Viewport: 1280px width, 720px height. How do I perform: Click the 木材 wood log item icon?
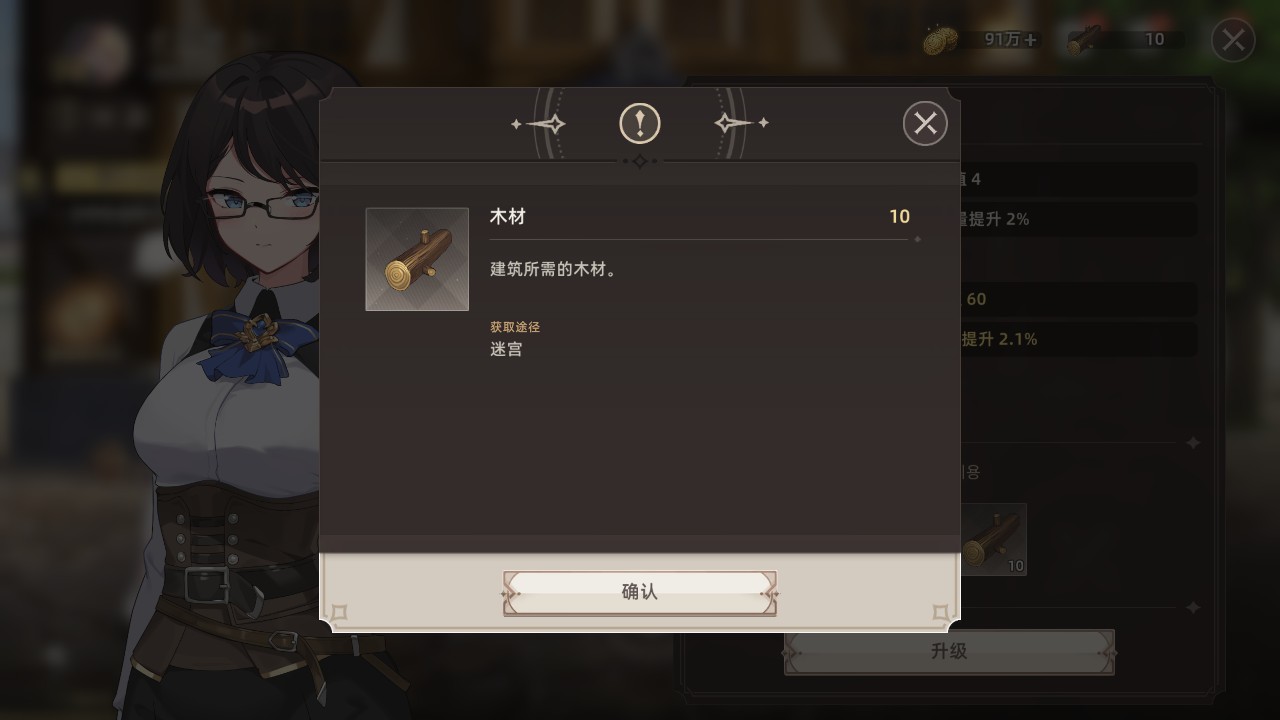[417, 258]
